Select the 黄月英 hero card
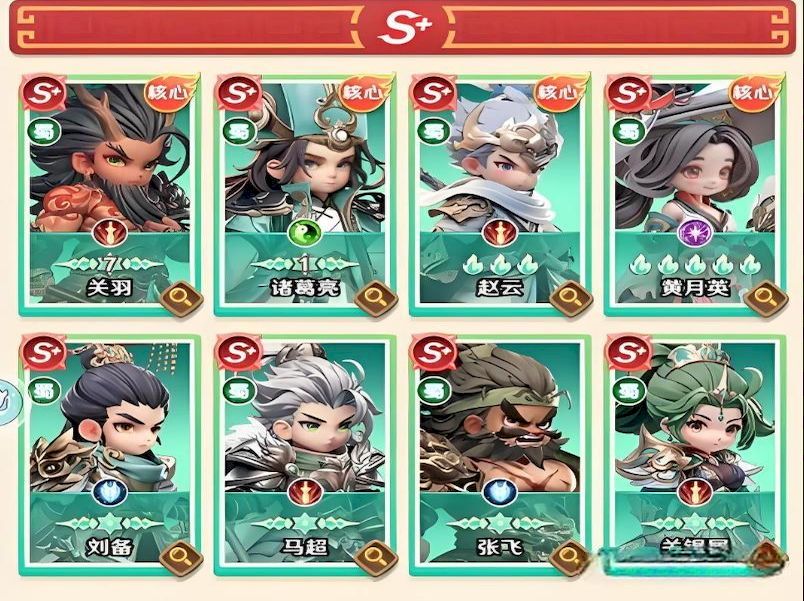The height and width of the screenshot is (601, 804). click(693, 170)
